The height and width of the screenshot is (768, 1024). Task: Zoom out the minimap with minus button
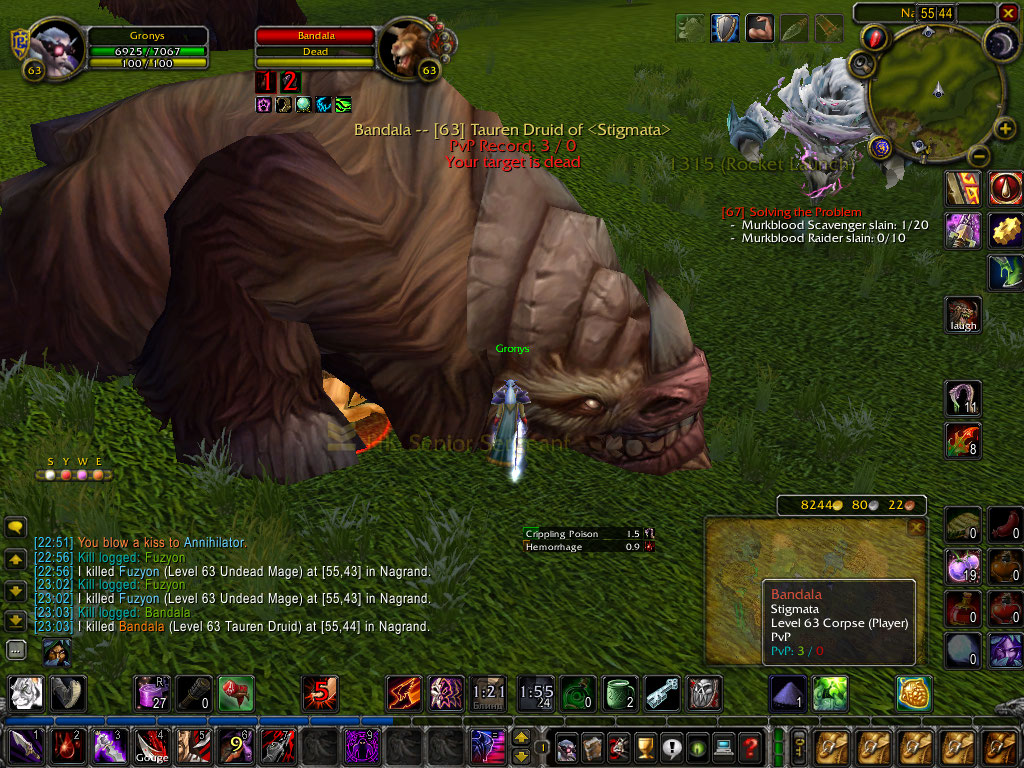(x=980, y=157)
